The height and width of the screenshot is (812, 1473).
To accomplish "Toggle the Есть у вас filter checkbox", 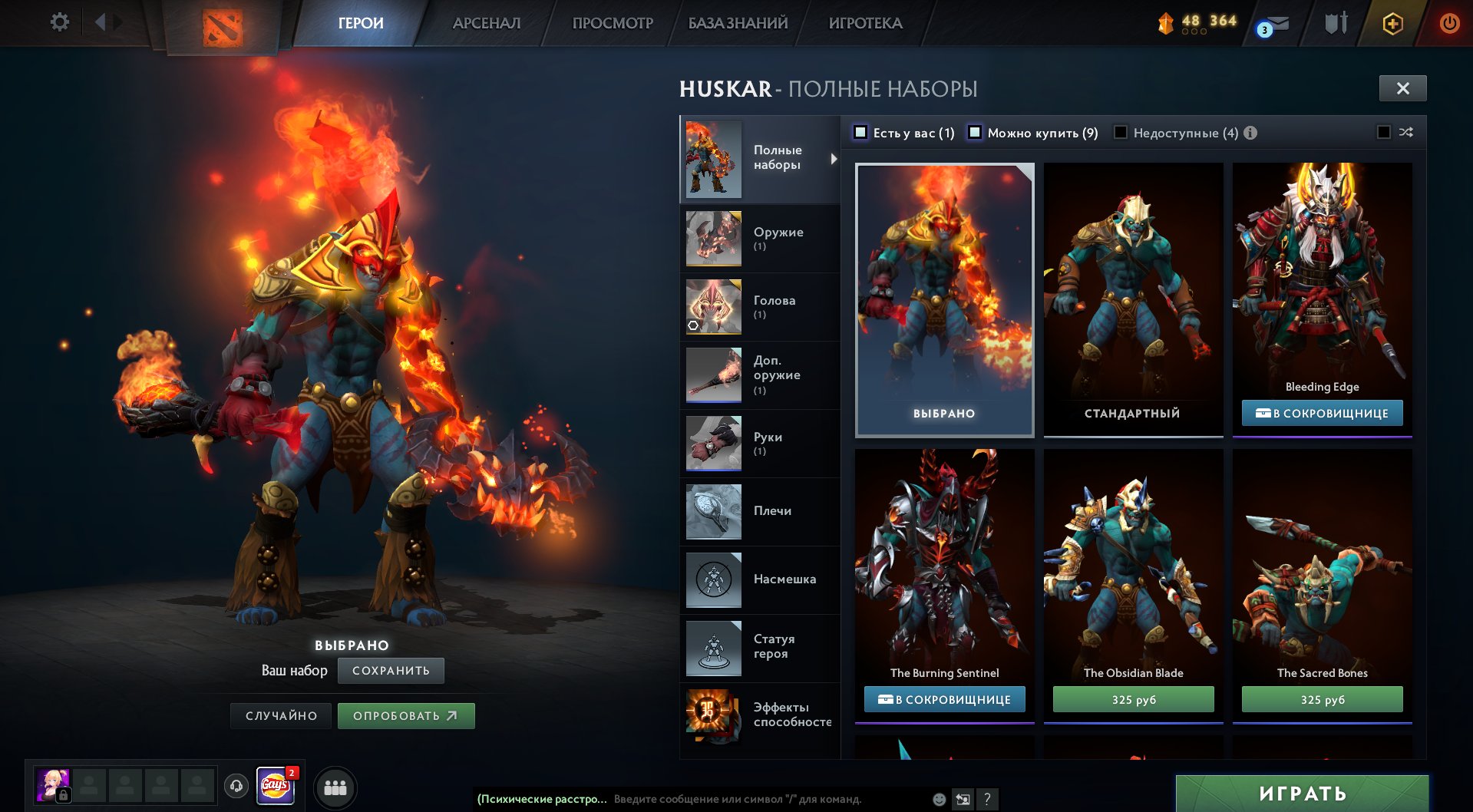I will (x=861, y=133).
